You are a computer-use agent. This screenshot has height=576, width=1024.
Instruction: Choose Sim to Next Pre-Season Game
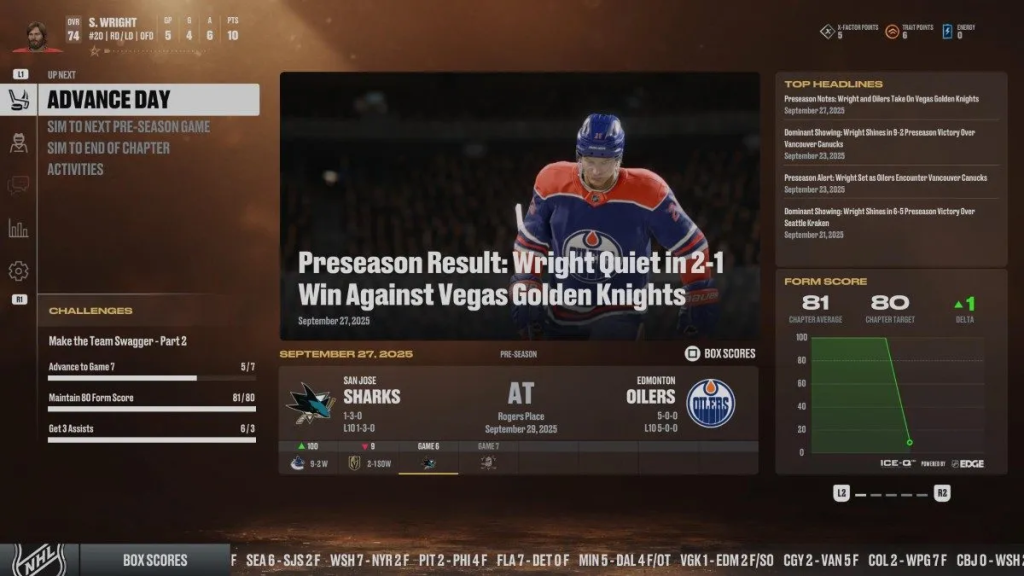click(x=128, y=127)
